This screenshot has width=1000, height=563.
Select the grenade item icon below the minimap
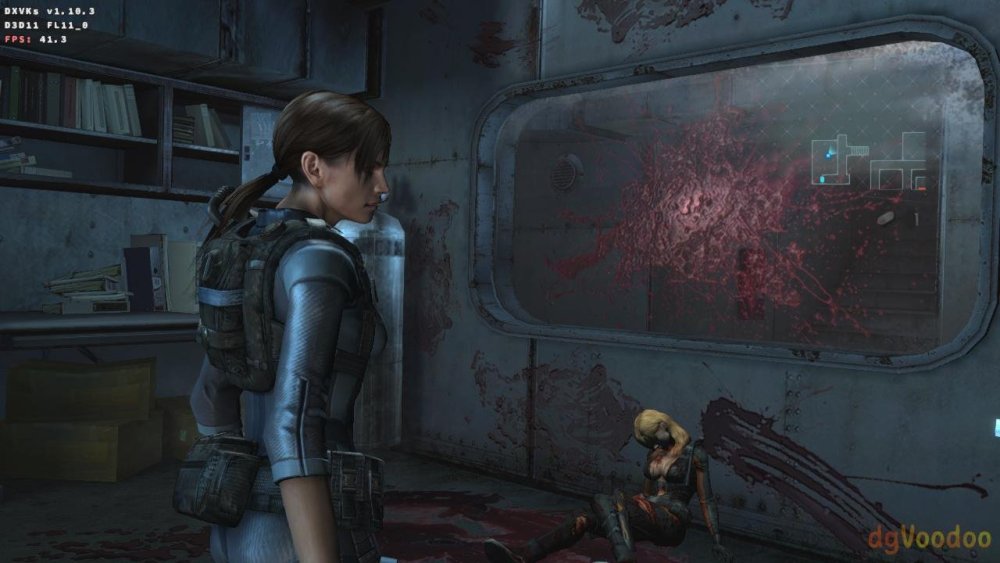point(886,217)
